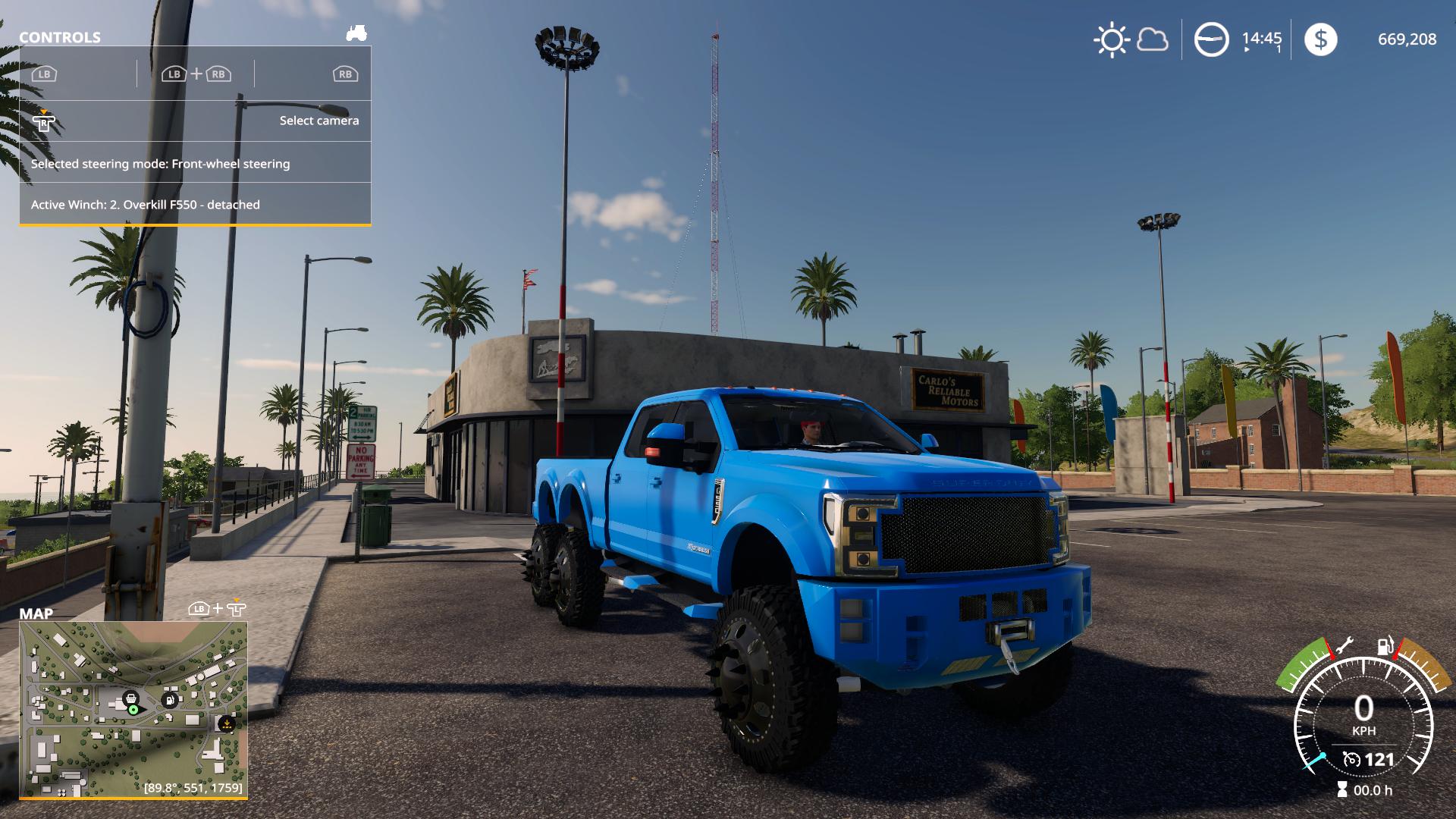
Task: Click the cruise control speed icon
Action: tap(1351, 759)
